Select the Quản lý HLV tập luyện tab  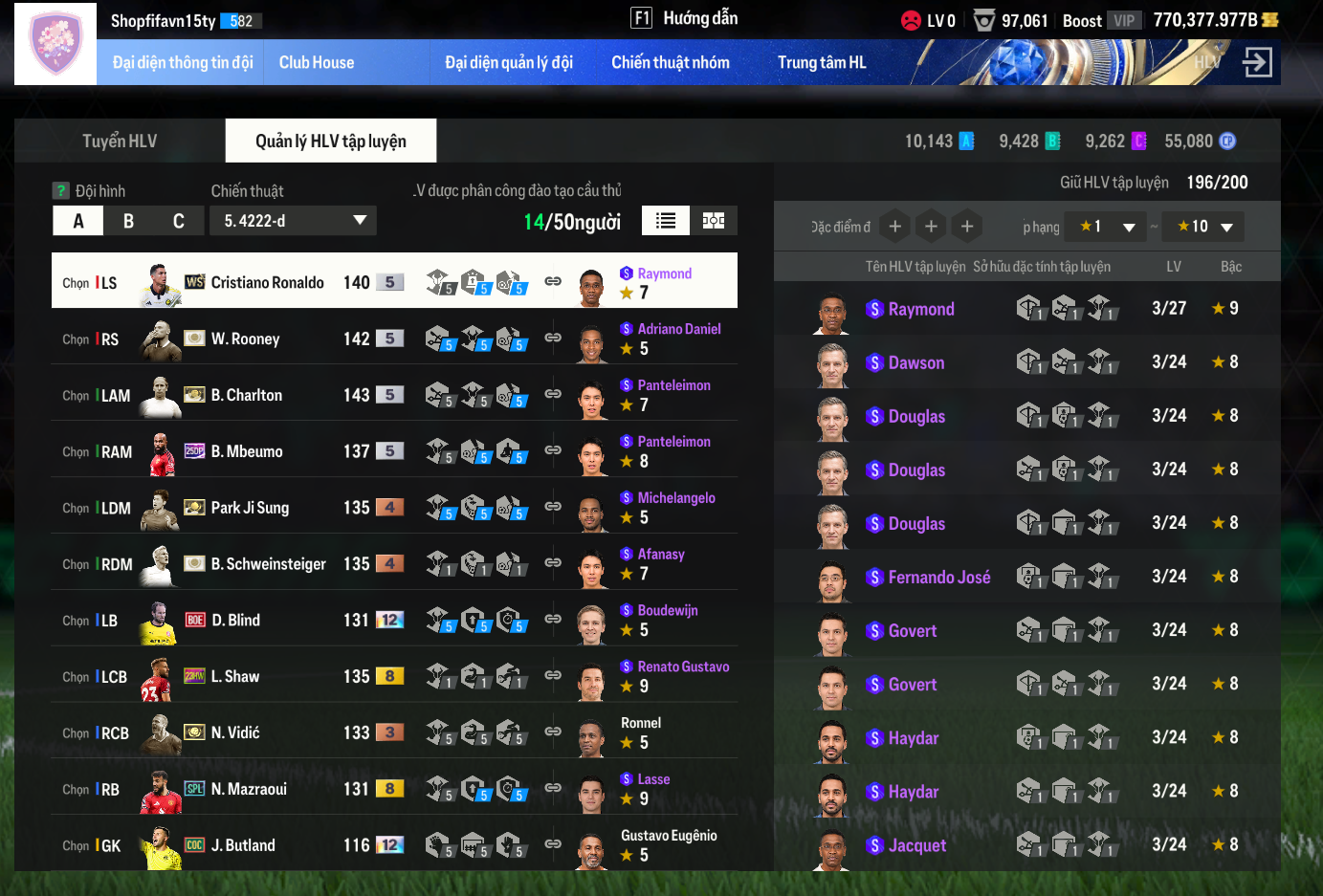331,142
